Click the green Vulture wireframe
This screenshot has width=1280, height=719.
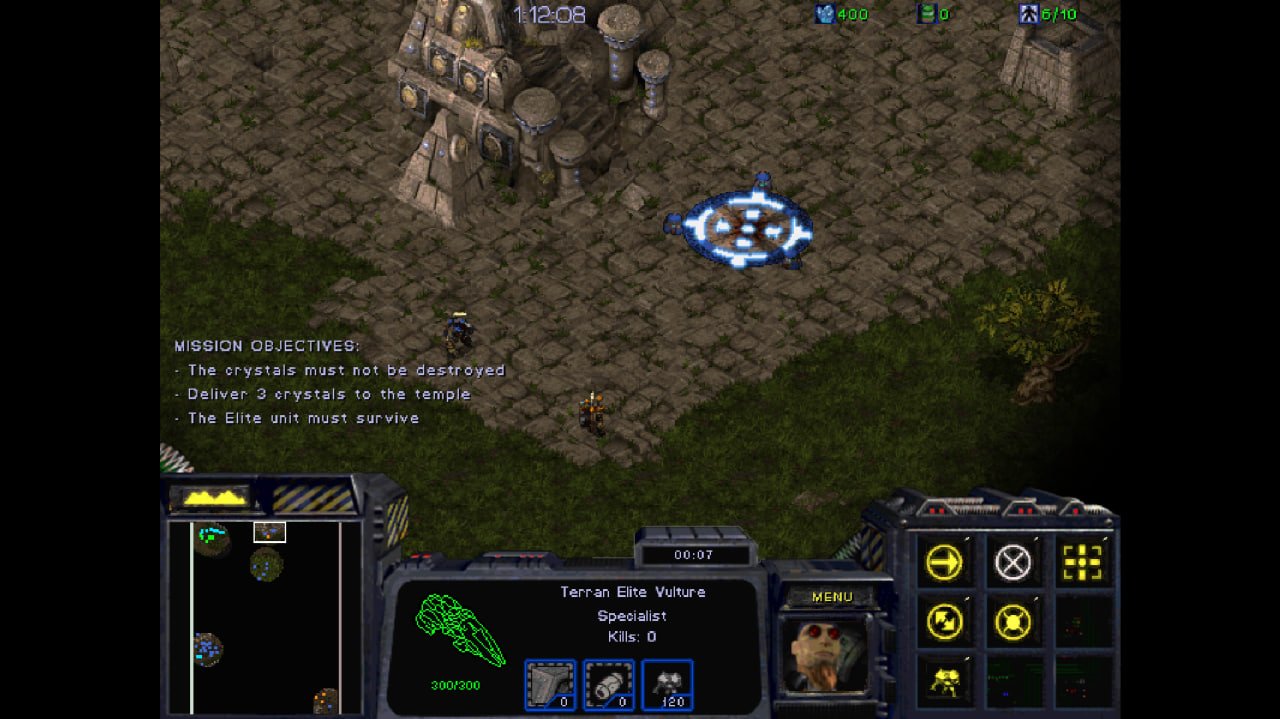460,630
